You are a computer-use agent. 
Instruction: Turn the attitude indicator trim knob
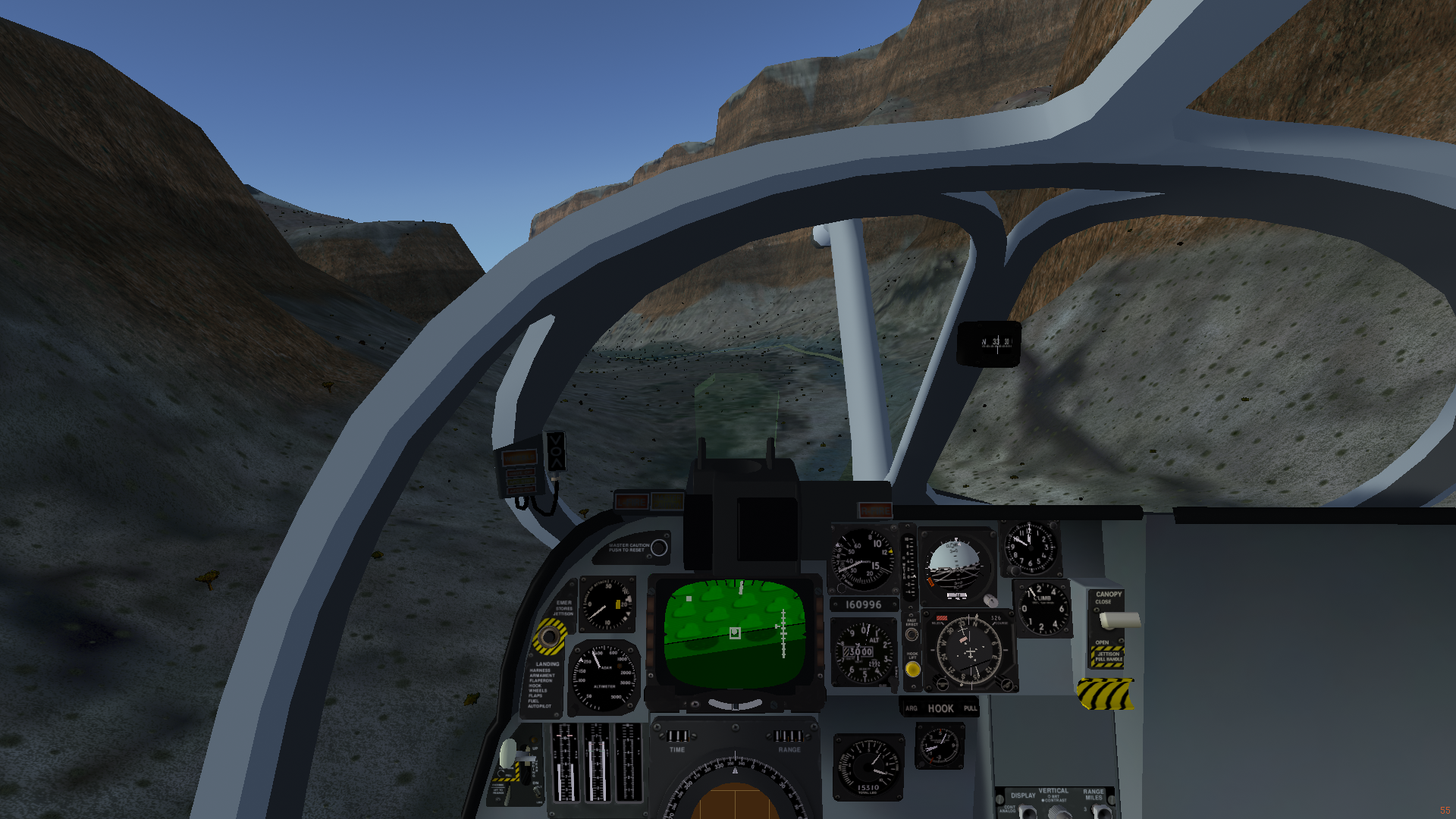pyautogui.click(x=990, y=601)
